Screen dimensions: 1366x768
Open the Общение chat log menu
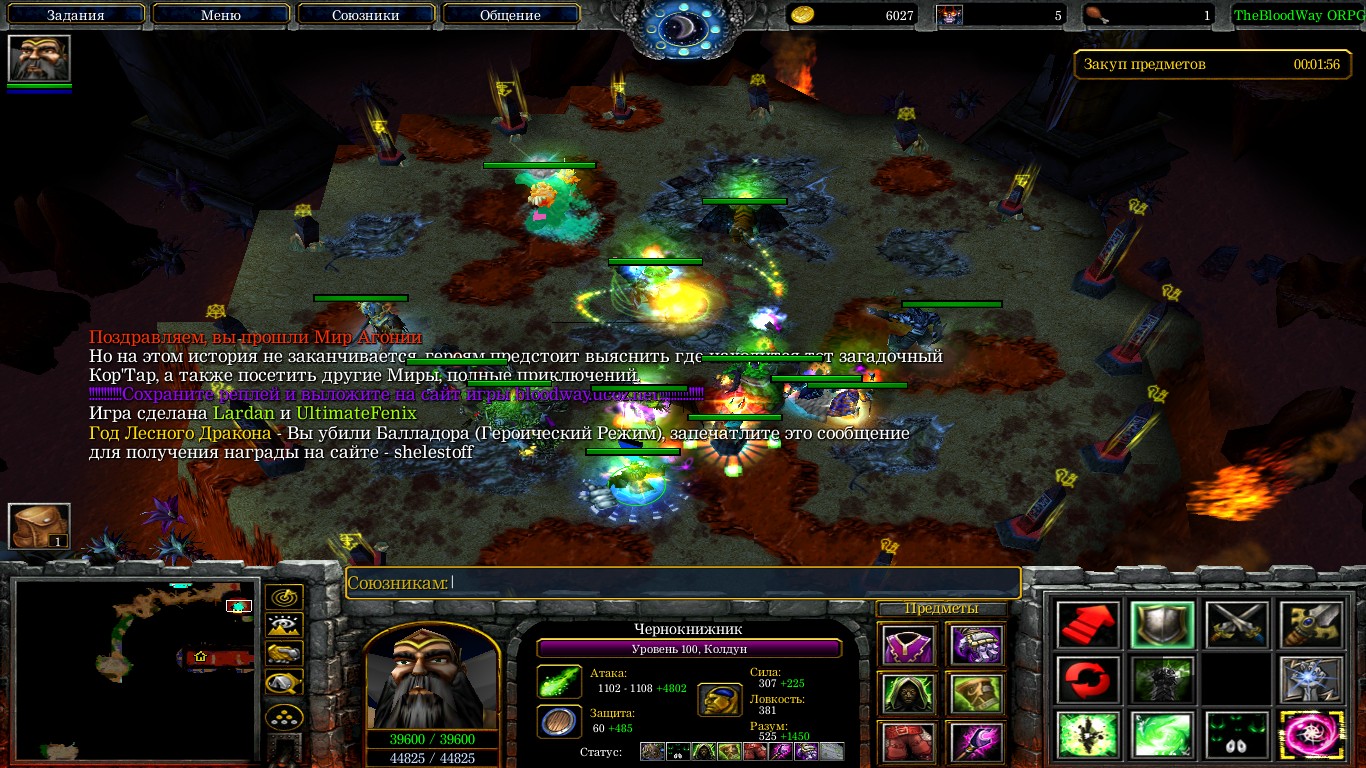point(510,15)
